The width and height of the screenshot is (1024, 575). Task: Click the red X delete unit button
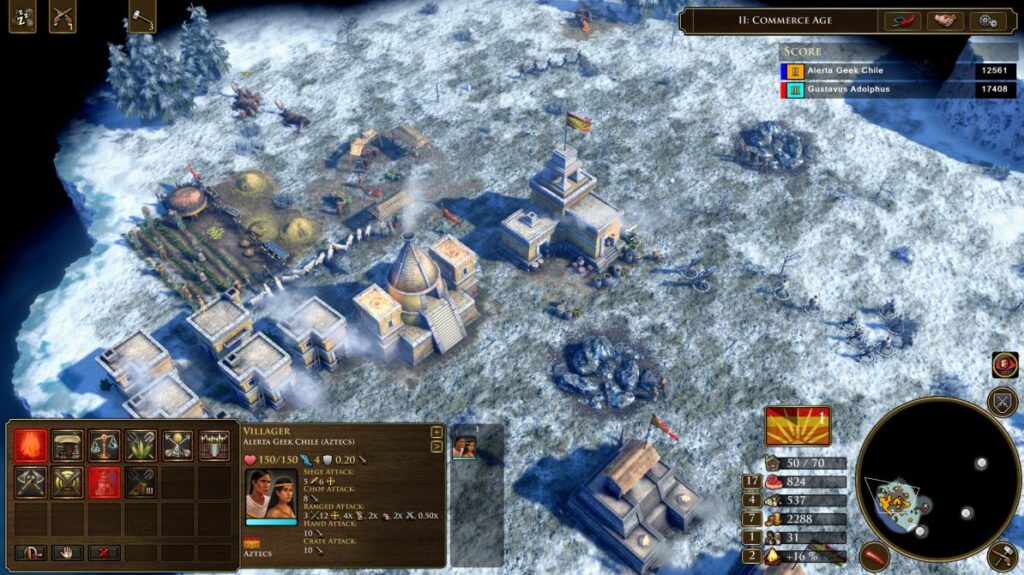(103, 552)
